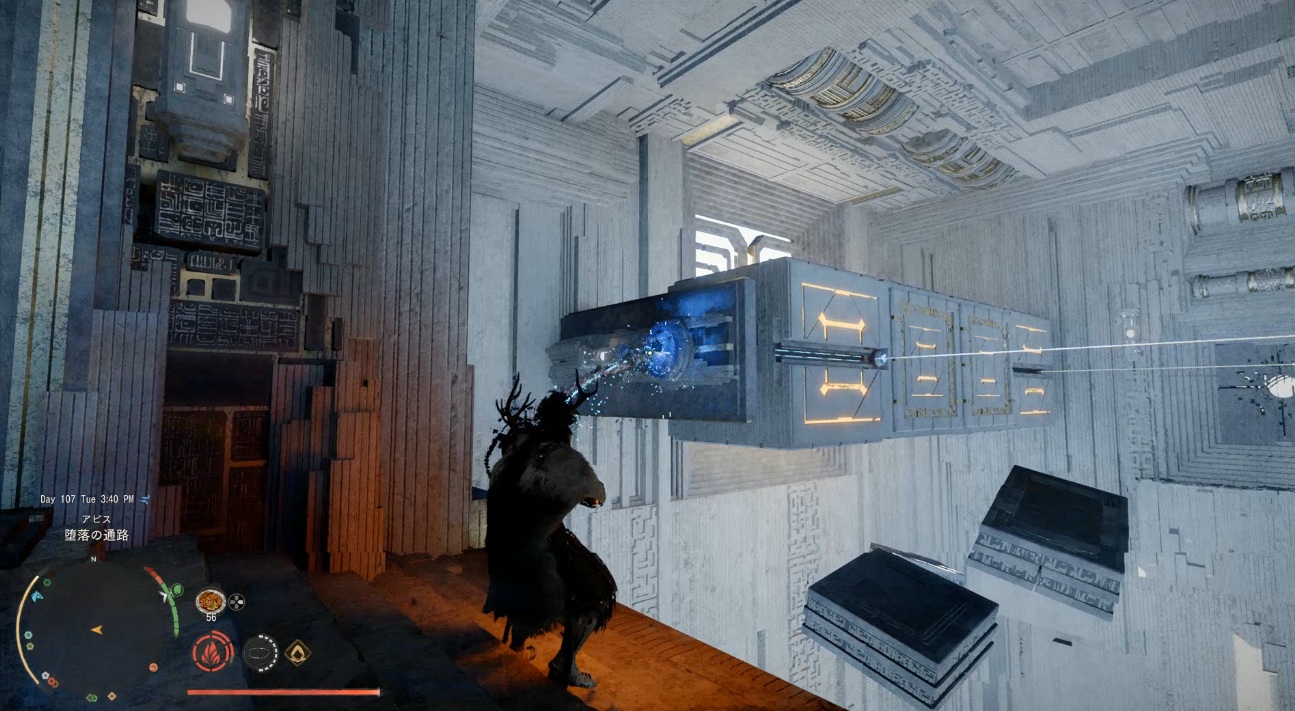The image size is (1295, 711).
Task: Select the gold diamond ability icon
Action: [297, 652]
